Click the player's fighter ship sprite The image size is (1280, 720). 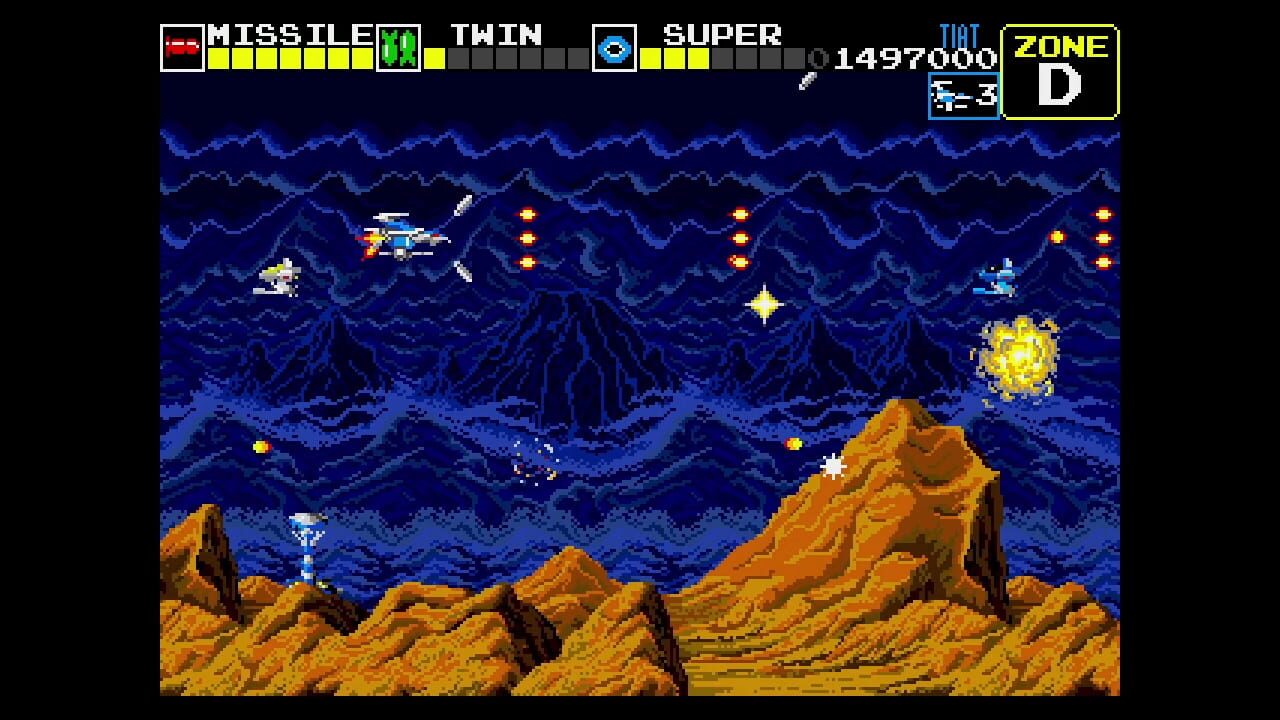(400, 240)
